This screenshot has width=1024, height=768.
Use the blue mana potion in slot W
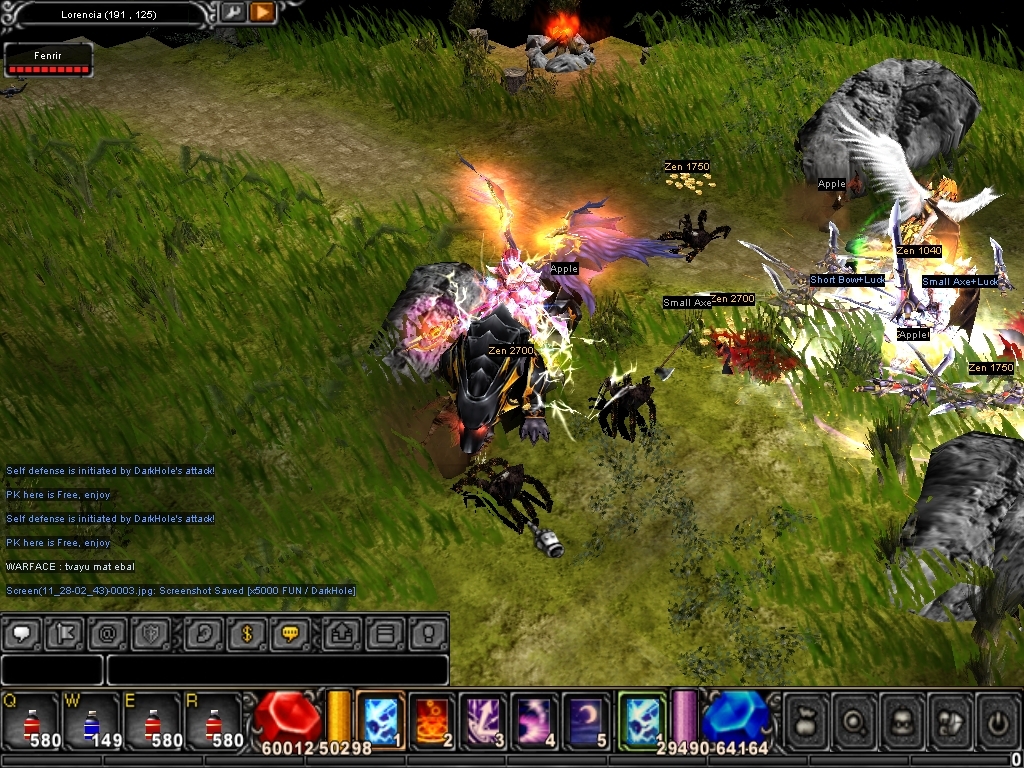click(x=90, y=722)
